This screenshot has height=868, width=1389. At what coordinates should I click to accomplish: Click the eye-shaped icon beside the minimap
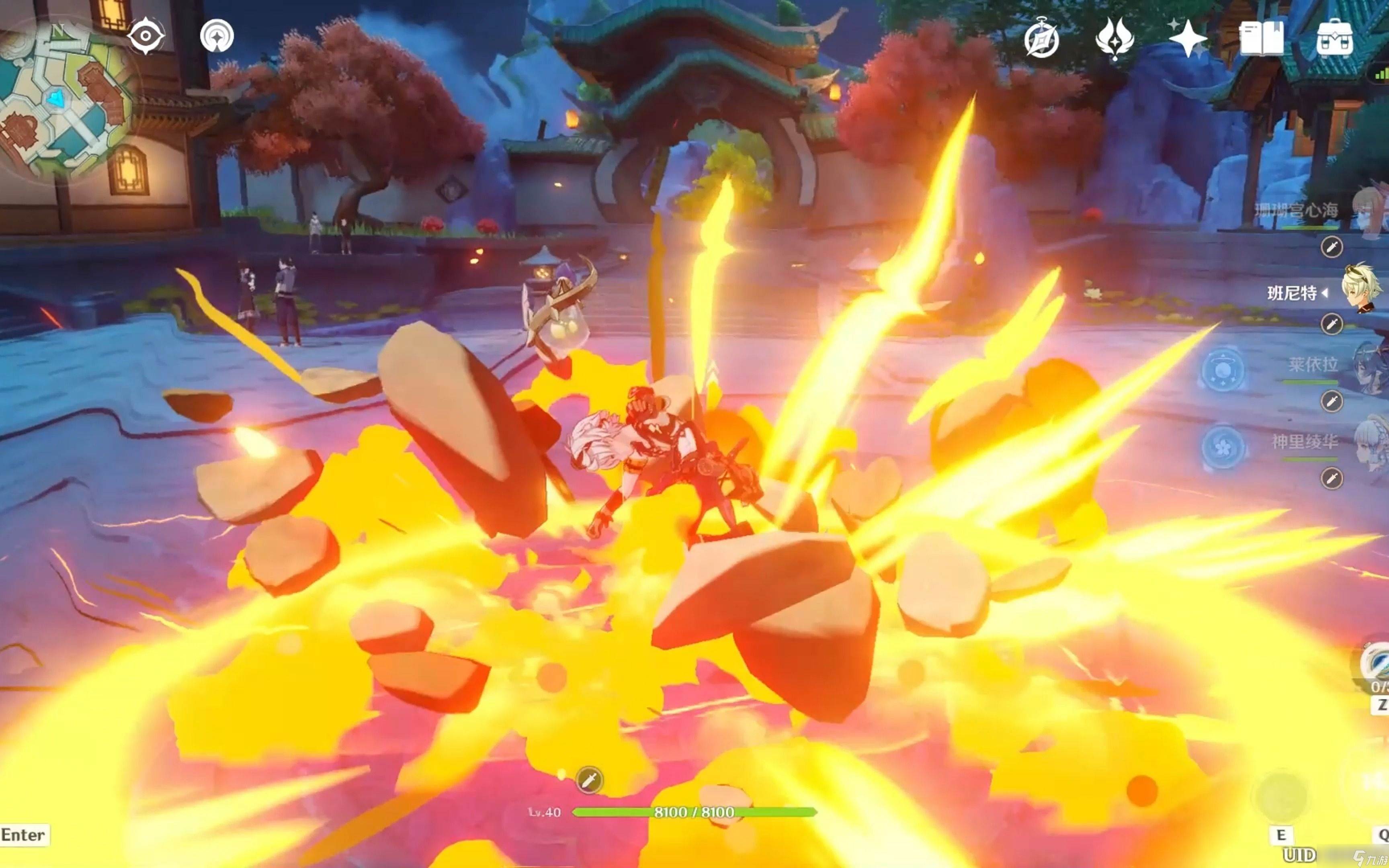coord(145,36)
